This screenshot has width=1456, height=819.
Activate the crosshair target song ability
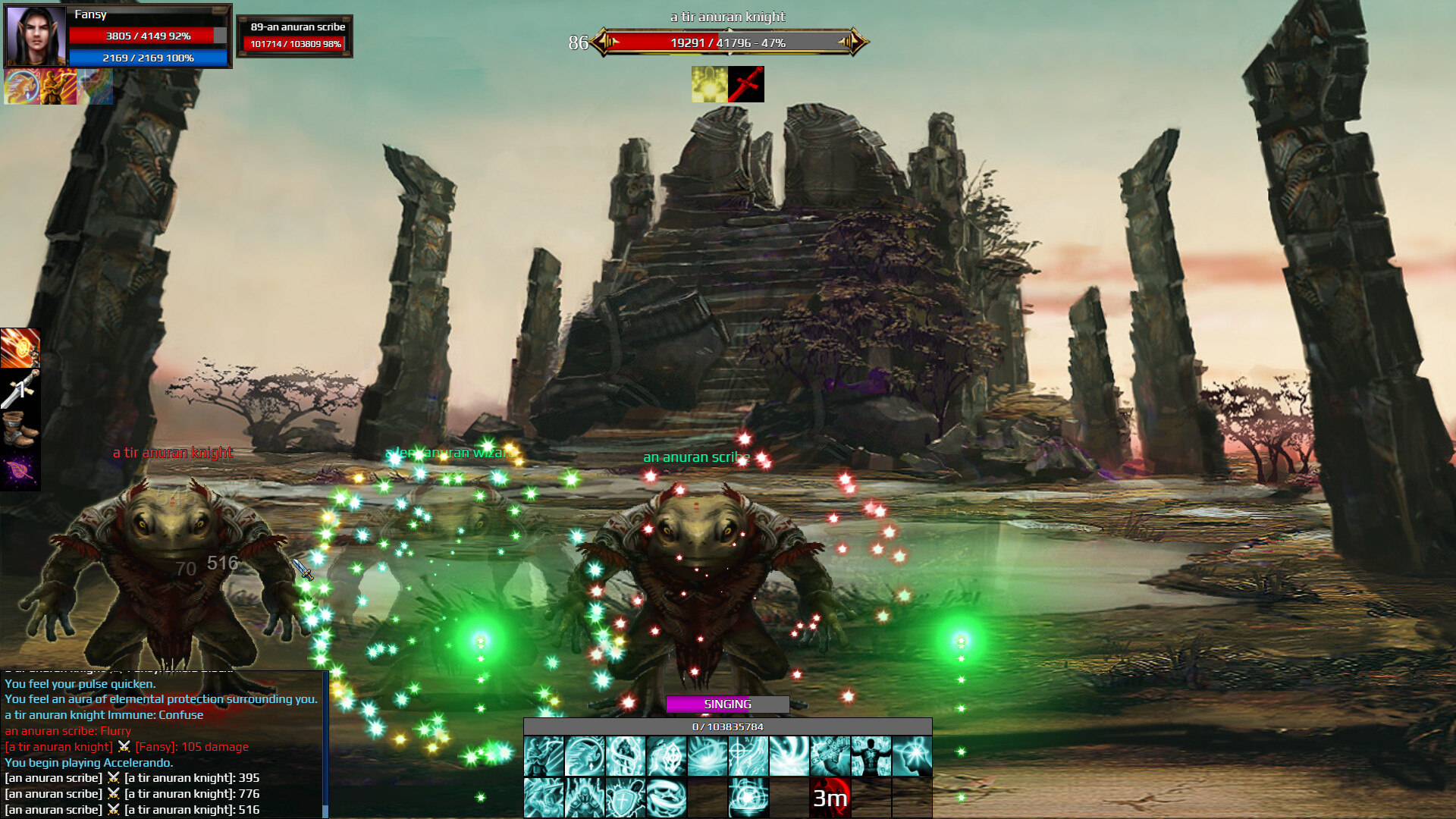(748, 756)
